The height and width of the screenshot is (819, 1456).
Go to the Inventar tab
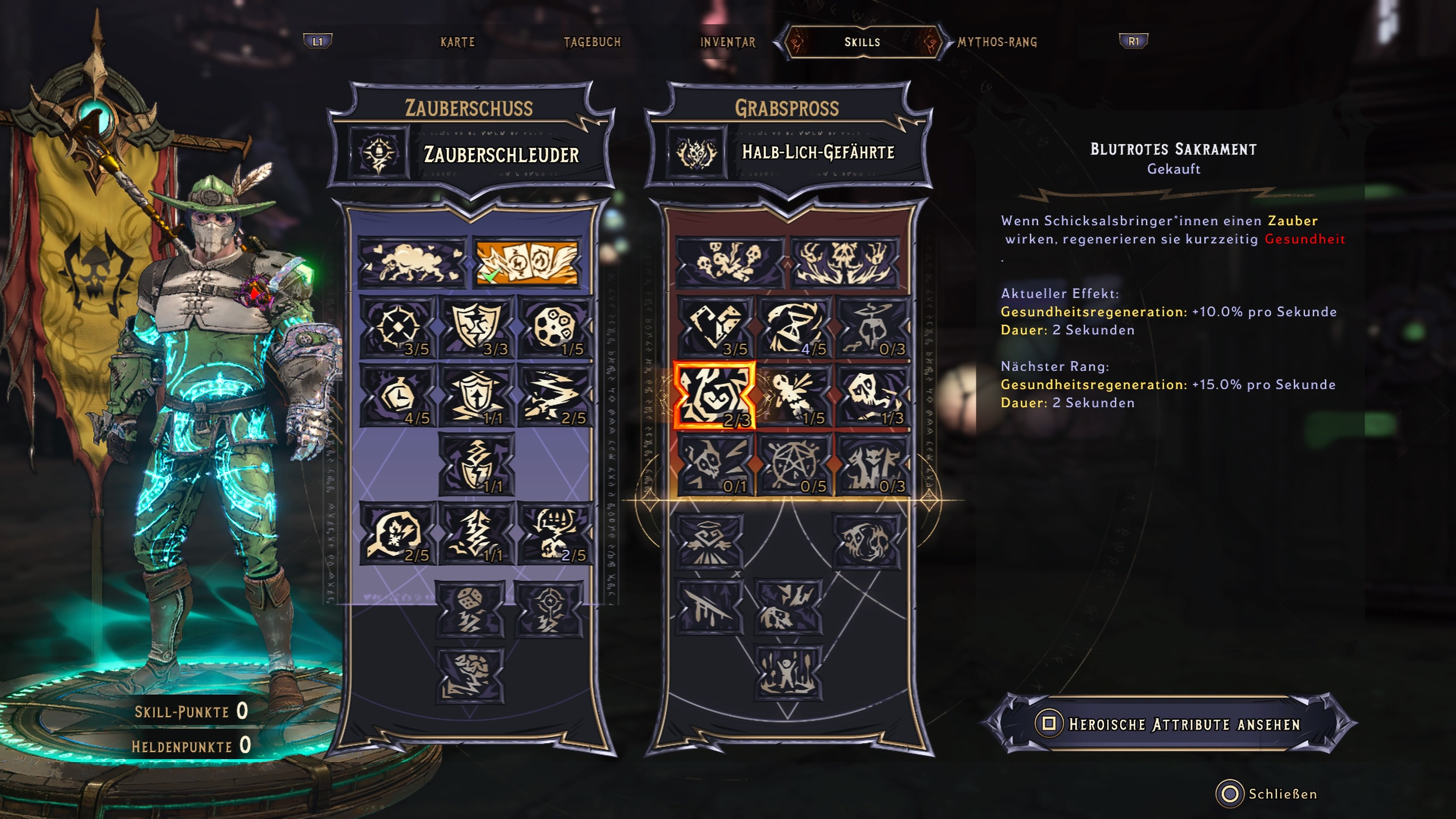coord(728,42)
